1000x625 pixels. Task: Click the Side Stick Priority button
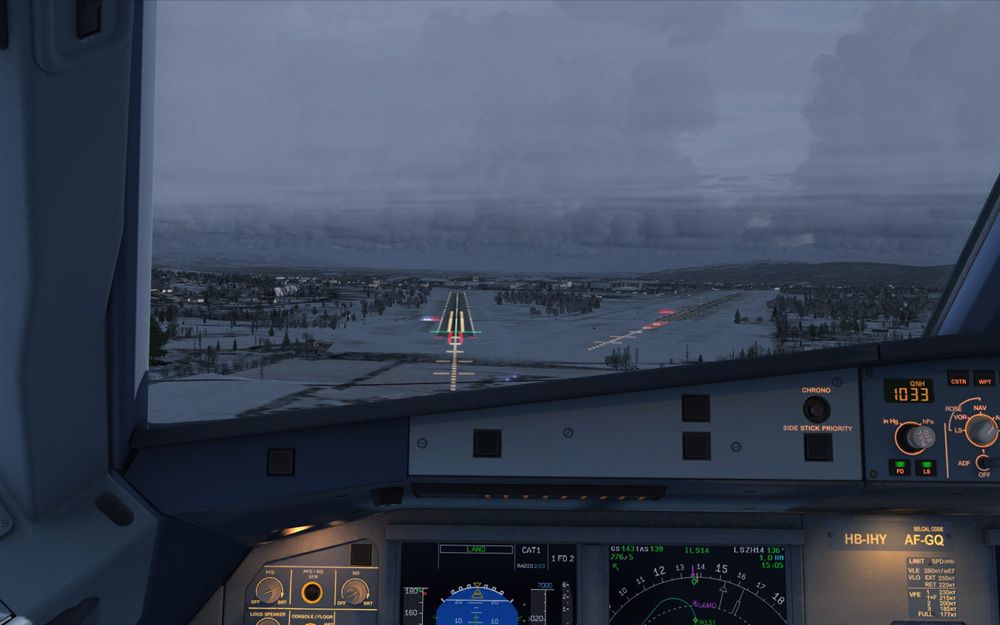[x=817, y=446]
